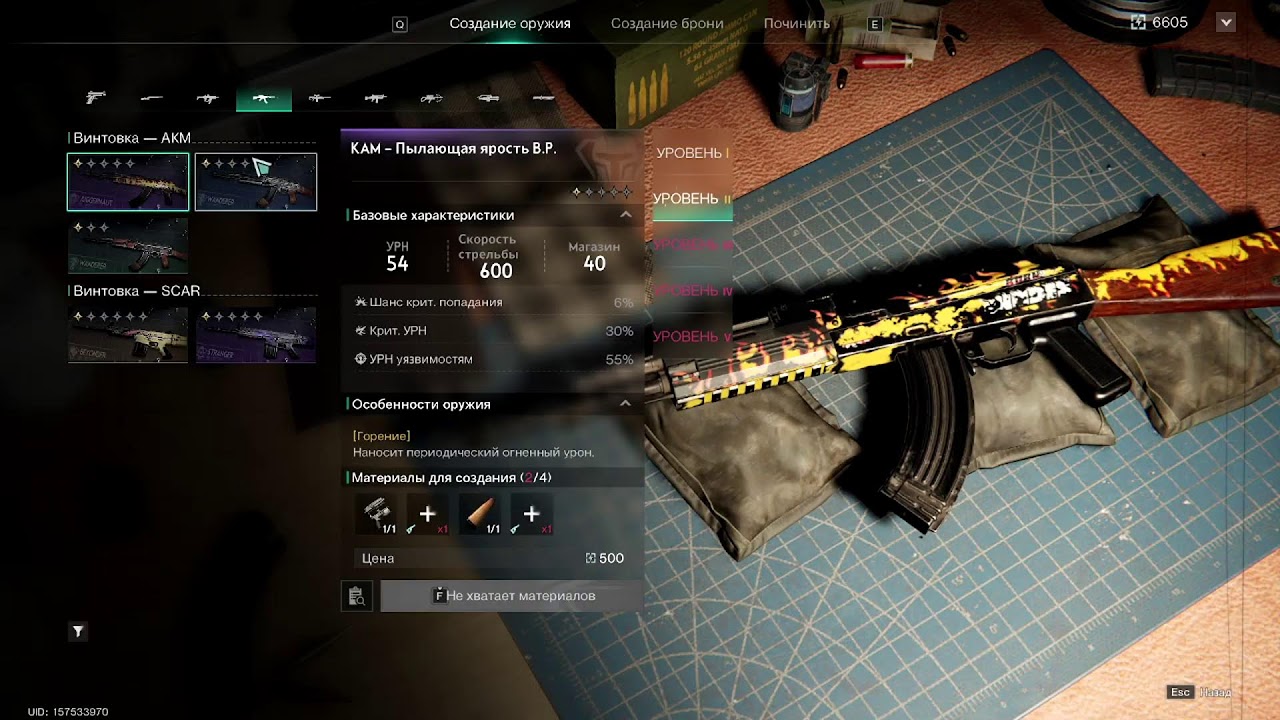This screenshot has height=720, width=1280.
Task: Select the weapon part material slot
Action: pos(375,514)
